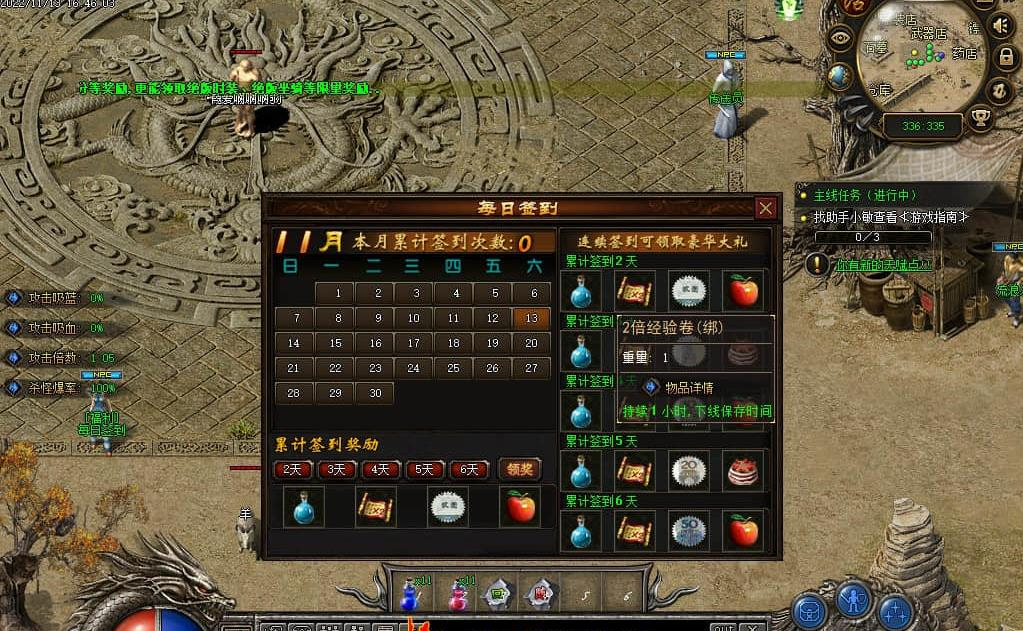
Task: Close the daily sign-in window
Action: [x=766, y=208]
